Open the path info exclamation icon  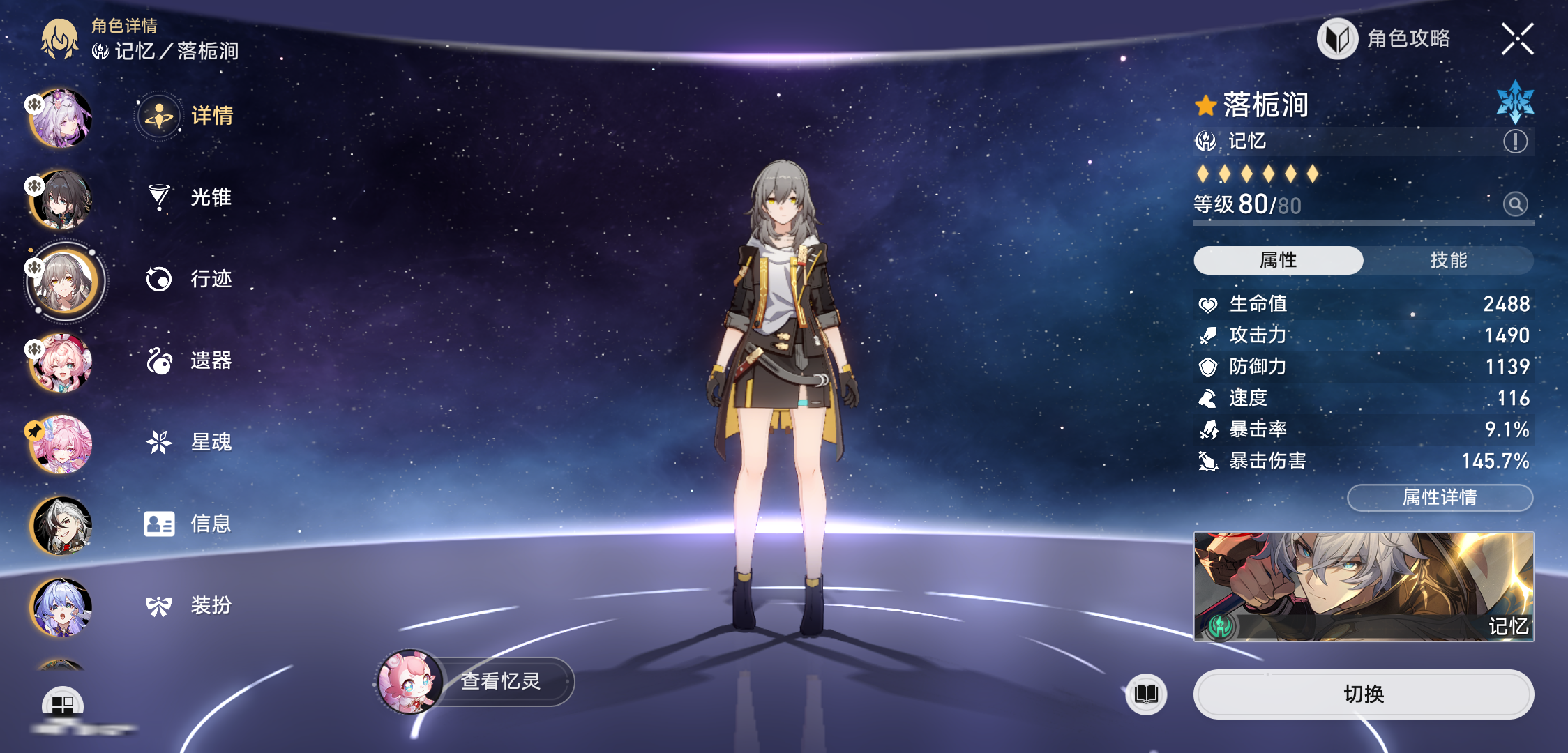(1515, 142)
